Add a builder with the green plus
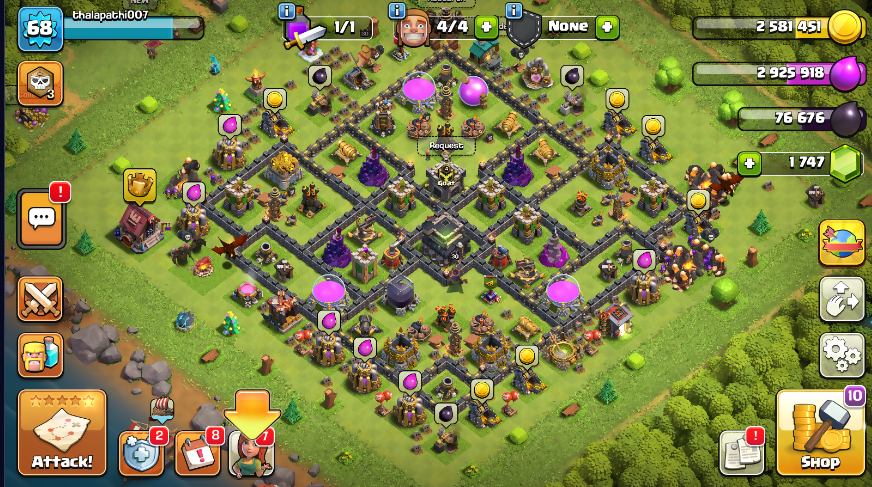 pos(486,27)
